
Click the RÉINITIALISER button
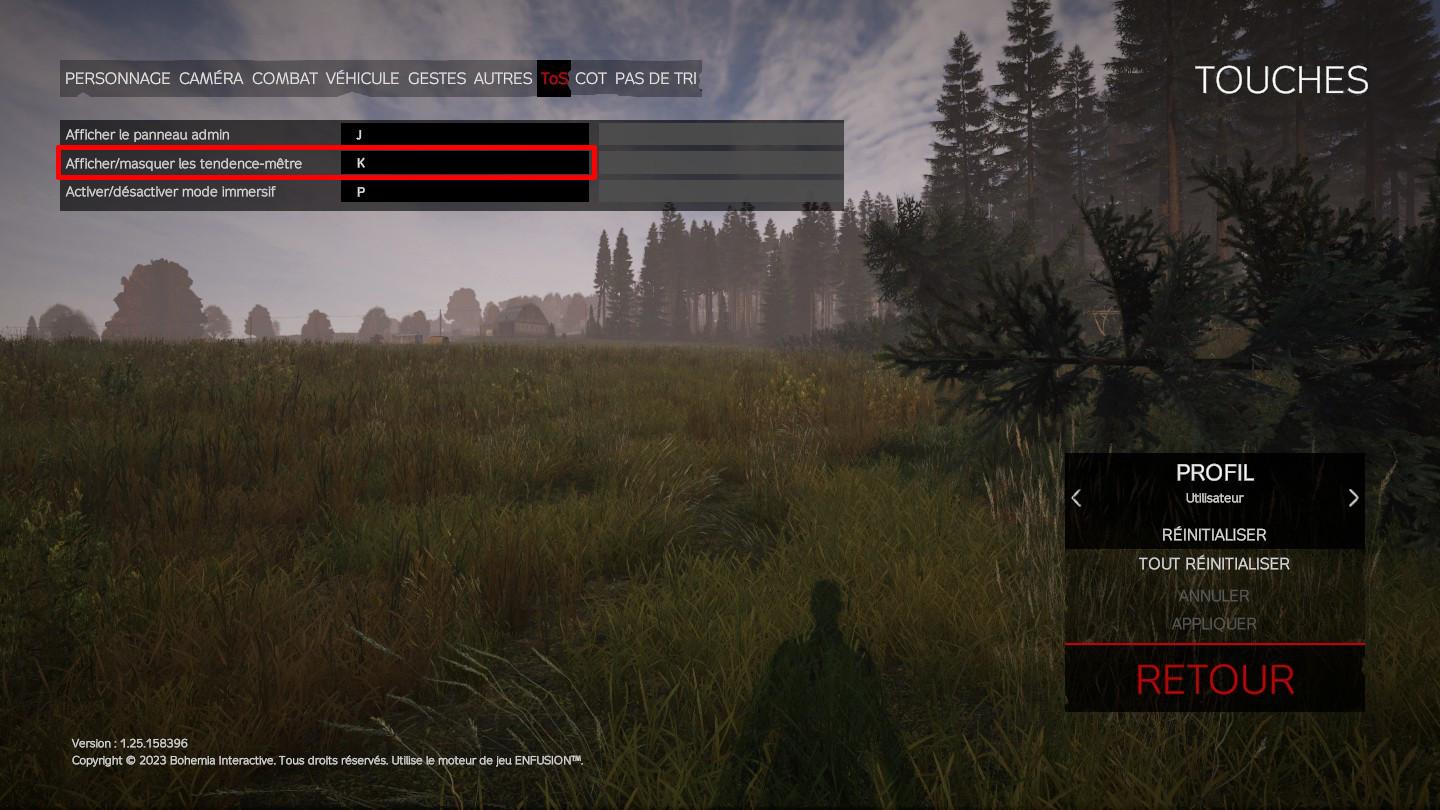[x=1214, y=535]
